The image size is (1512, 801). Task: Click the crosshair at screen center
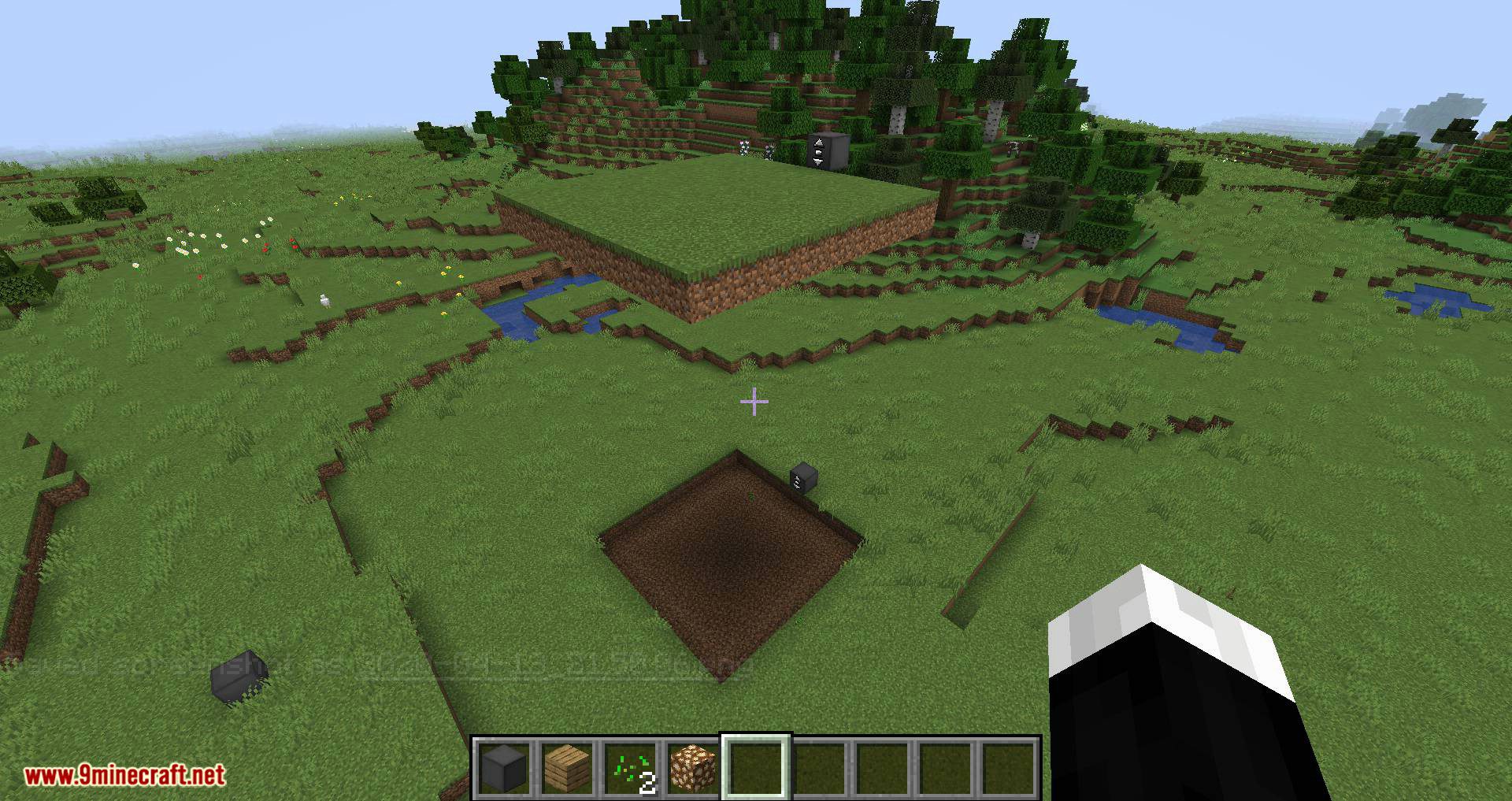754,402
